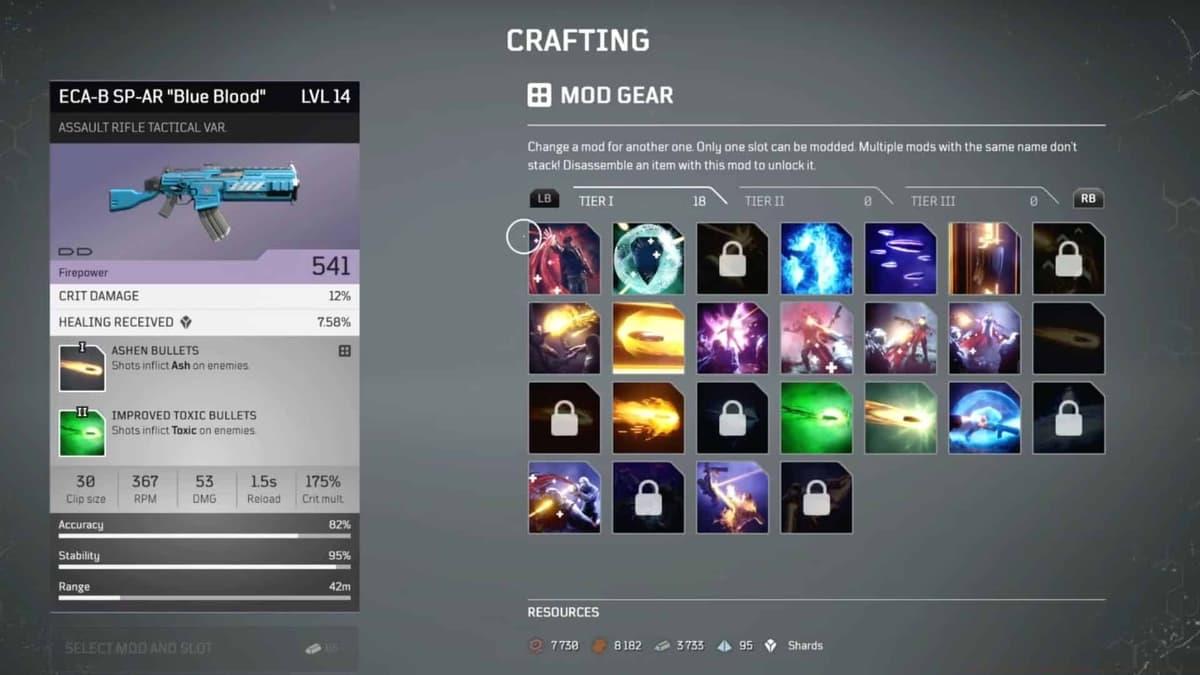Select the teal ice ring shield mod

pos(648,259)
